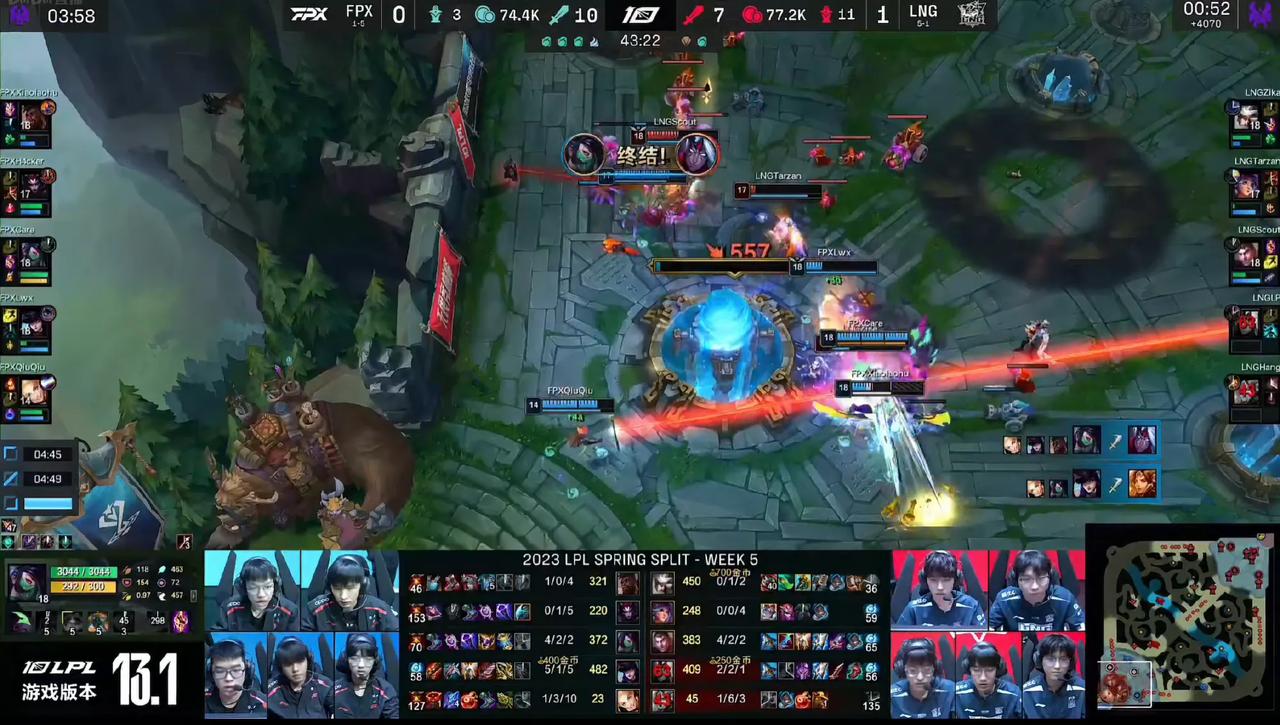Click the FPX team logo in top bar

point(309,14)
